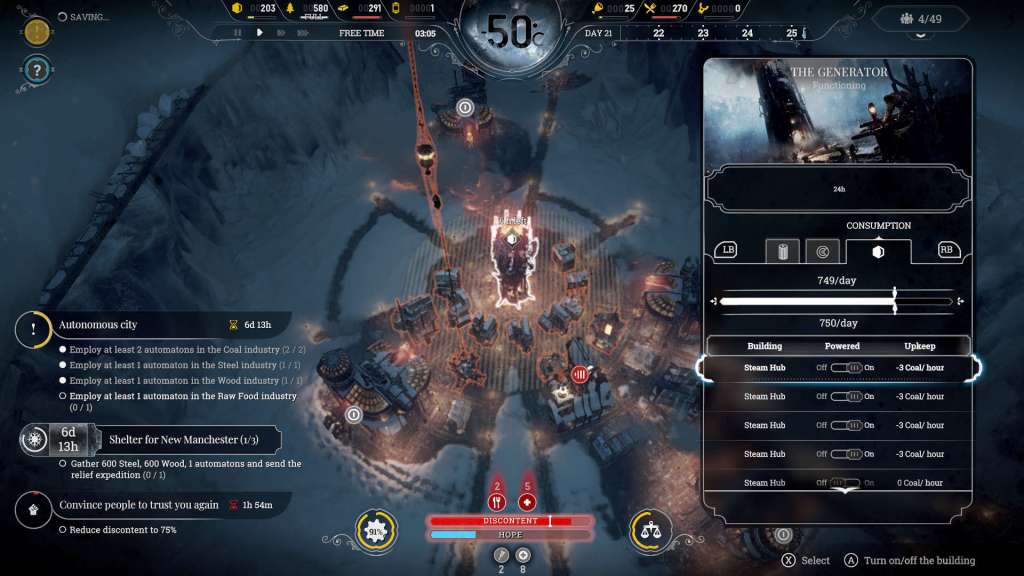Switch to the spiral icon generator tab
The width and height of the screenshot is (1024, 576).
tap(822, 251)
